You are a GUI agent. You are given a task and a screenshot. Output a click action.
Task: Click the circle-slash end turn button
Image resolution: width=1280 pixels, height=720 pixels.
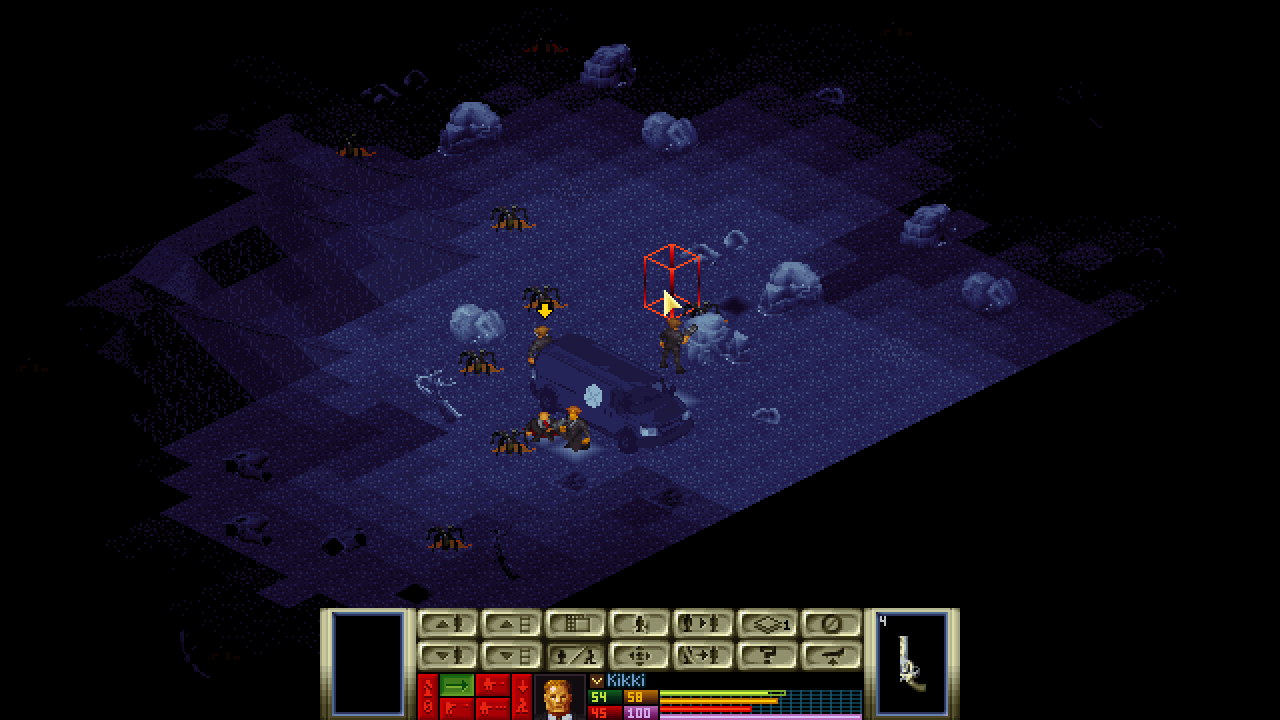831,624
